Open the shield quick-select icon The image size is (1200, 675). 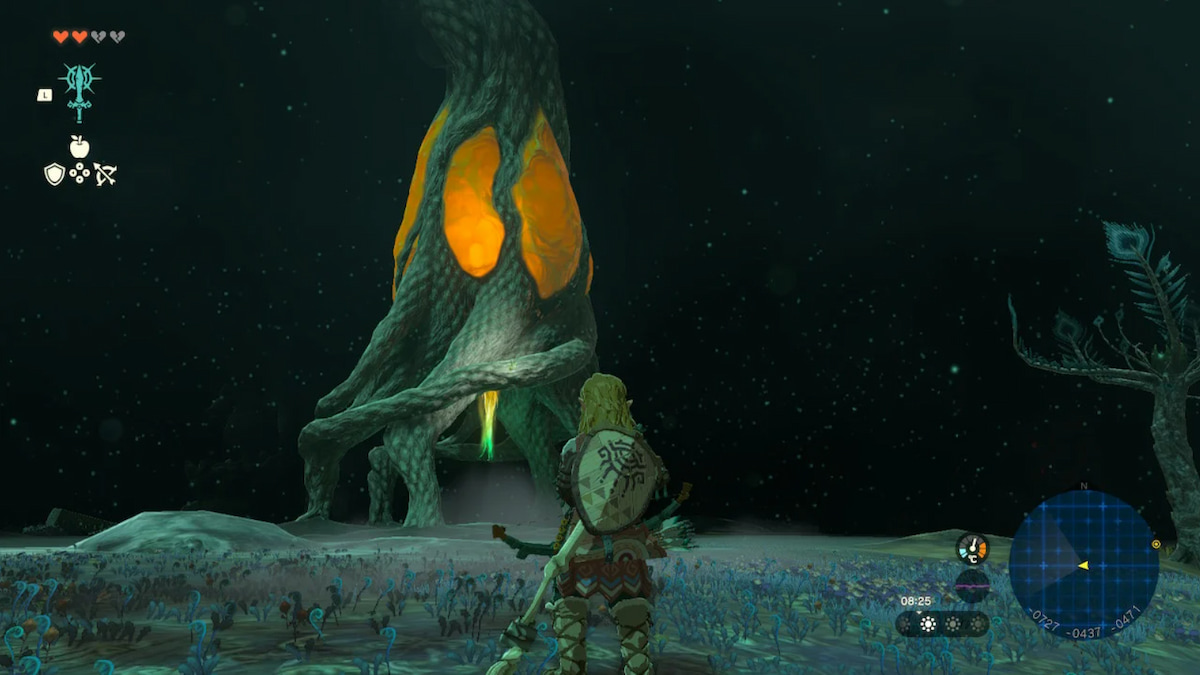[x=54, y=174]
